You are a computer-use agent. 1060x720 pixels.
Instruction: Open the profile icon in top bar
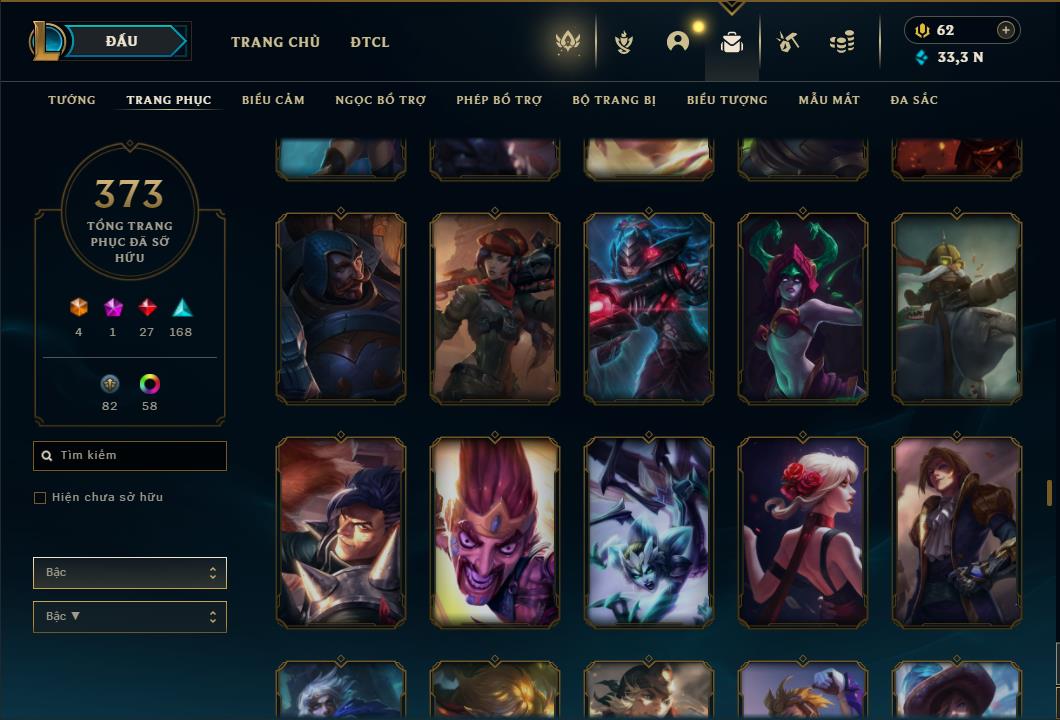pos(678,42)
